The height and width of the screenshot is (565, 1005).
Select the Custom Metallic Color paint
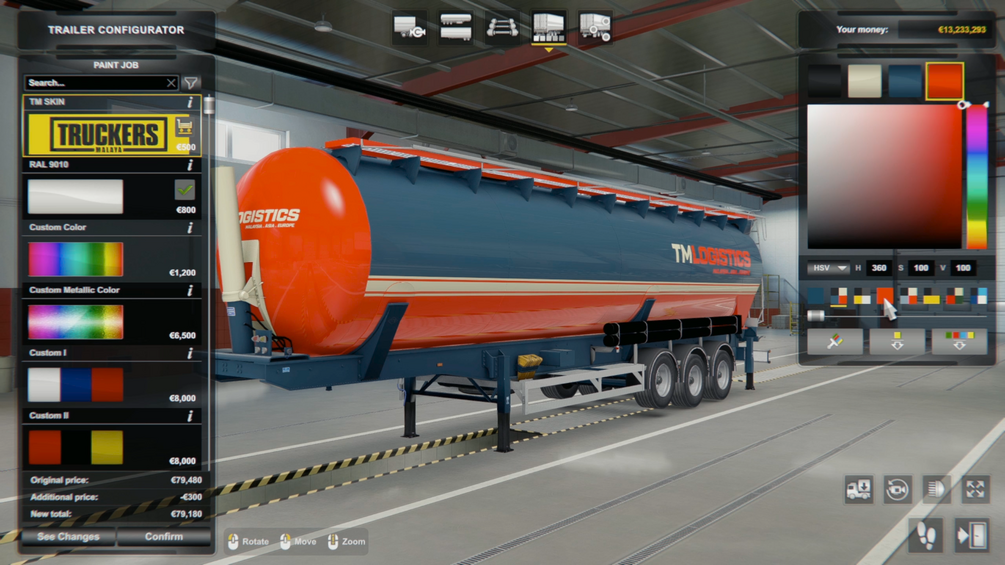[x=76, y=322]
